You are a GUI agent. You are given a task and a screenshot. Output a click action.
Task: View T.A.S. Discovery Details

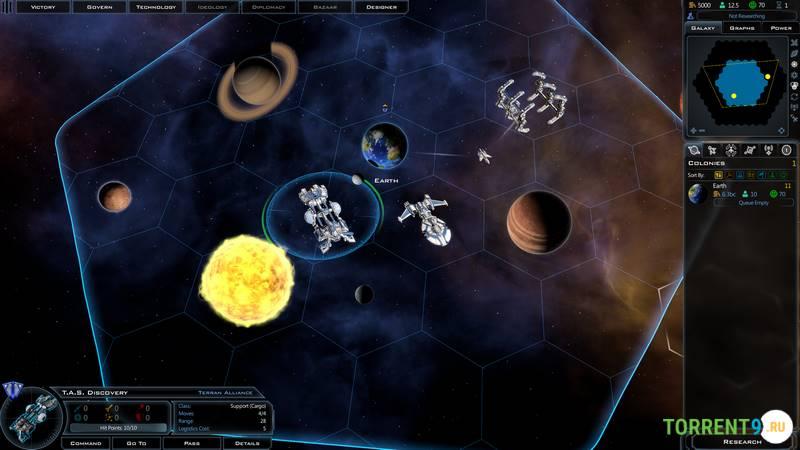pyautogui.click(x=246, y=442)
